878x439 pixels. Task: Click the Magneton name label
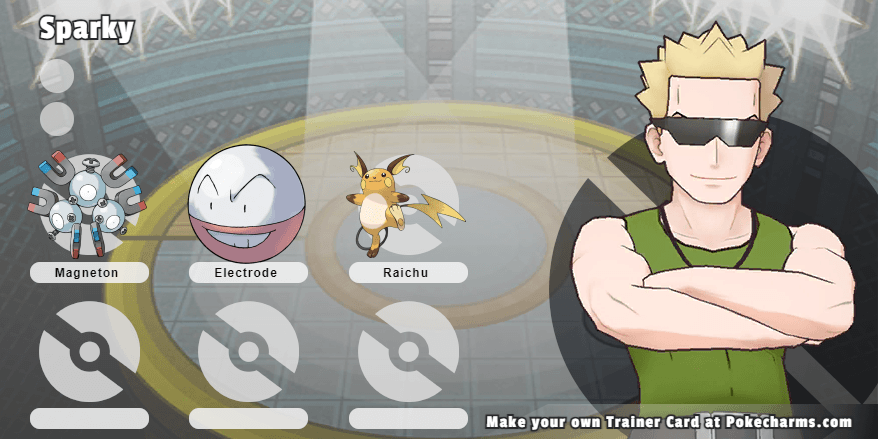coord(89,273)
